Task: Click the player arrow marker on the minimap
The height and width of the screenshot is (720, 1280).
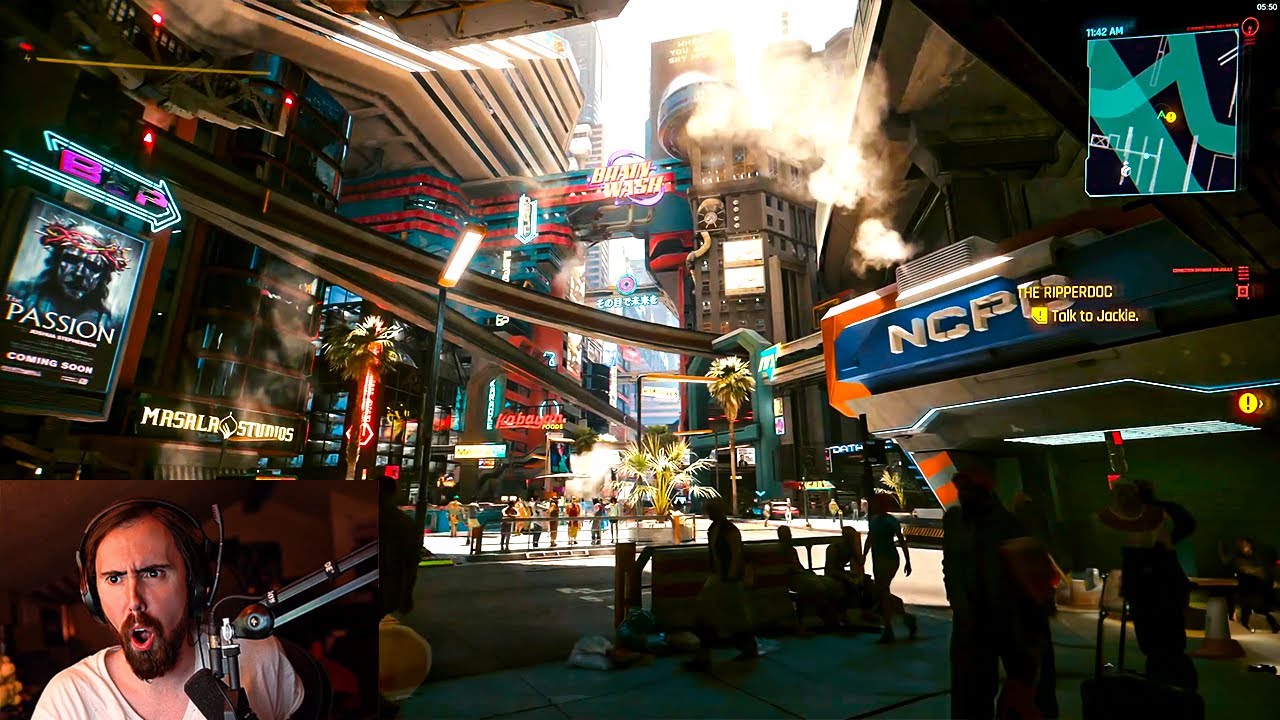Action: 1161,114
